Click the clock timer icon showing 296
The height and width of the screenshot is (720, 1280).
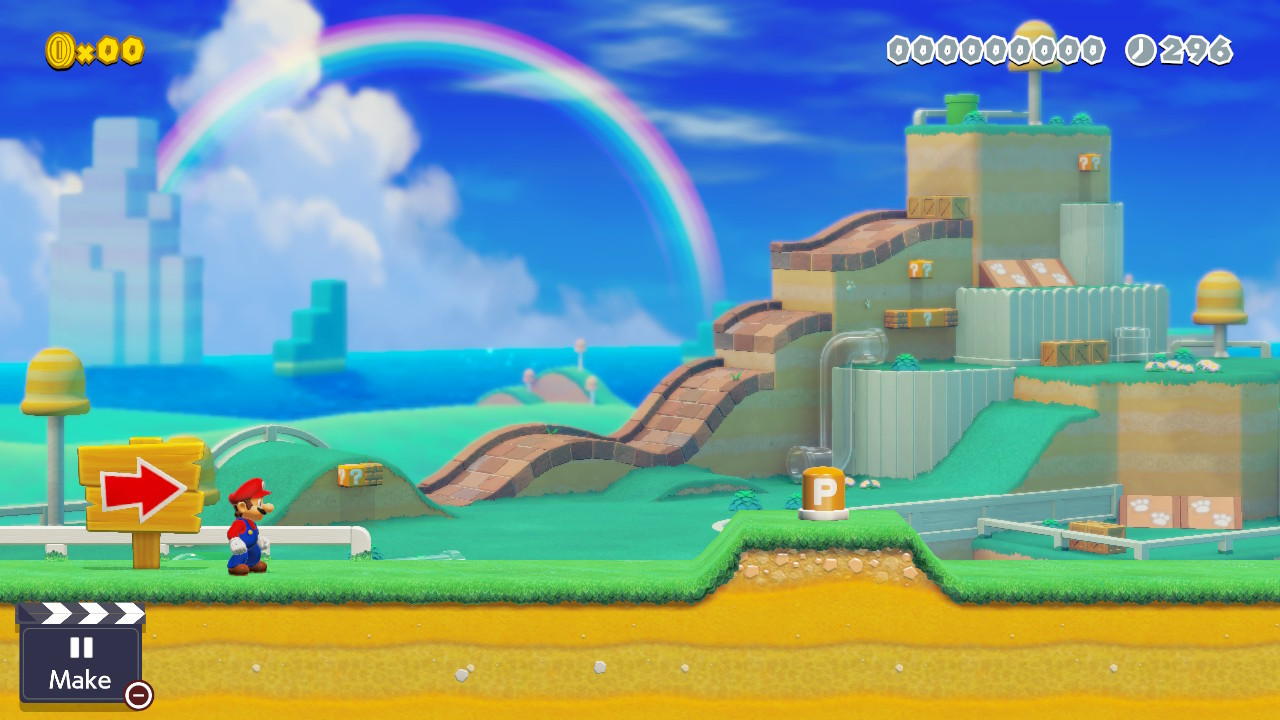click(1139, 48)
